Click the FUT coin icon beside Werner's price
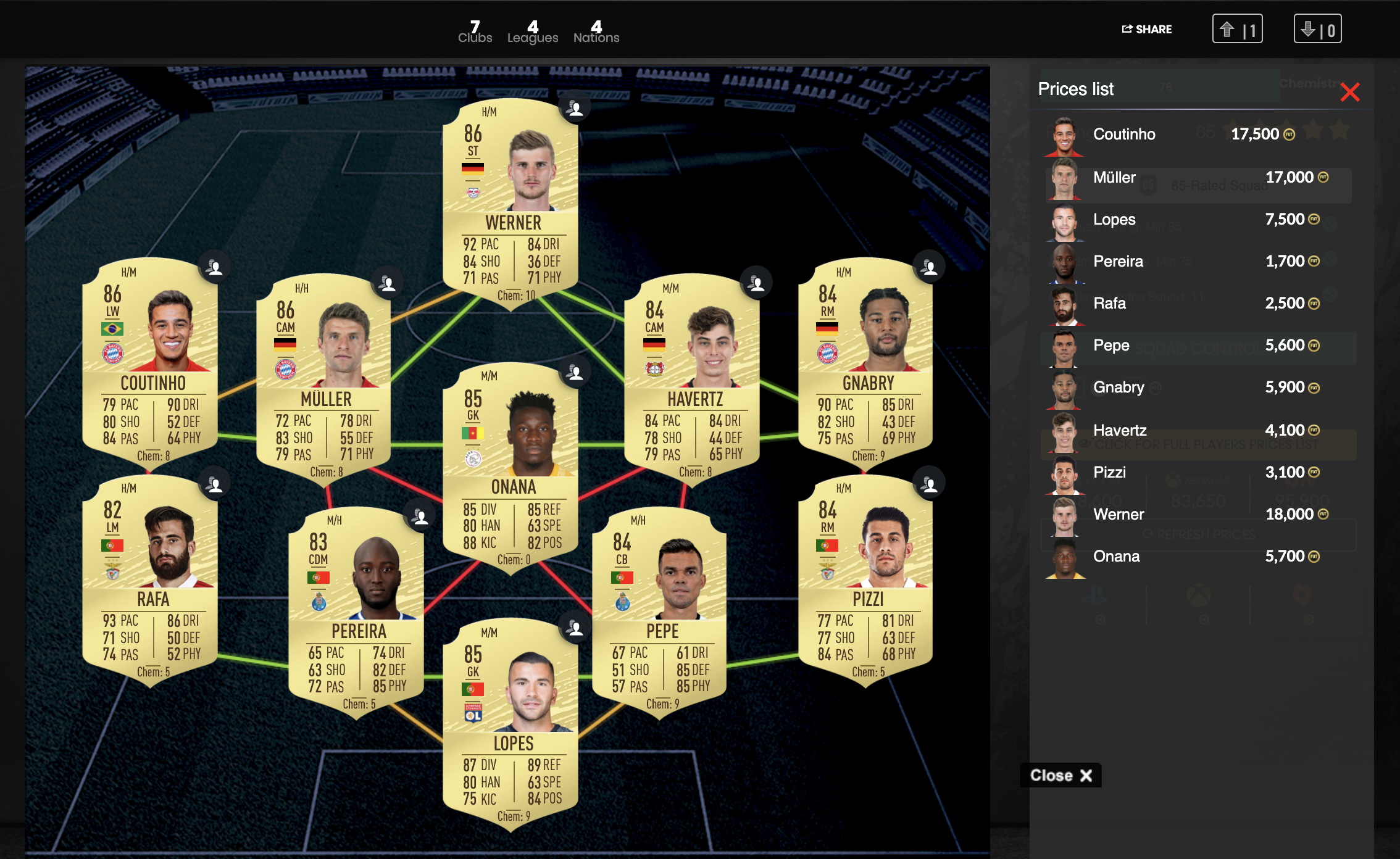The width and height of the screenshot is (1400, 859). pos(1322,514)
